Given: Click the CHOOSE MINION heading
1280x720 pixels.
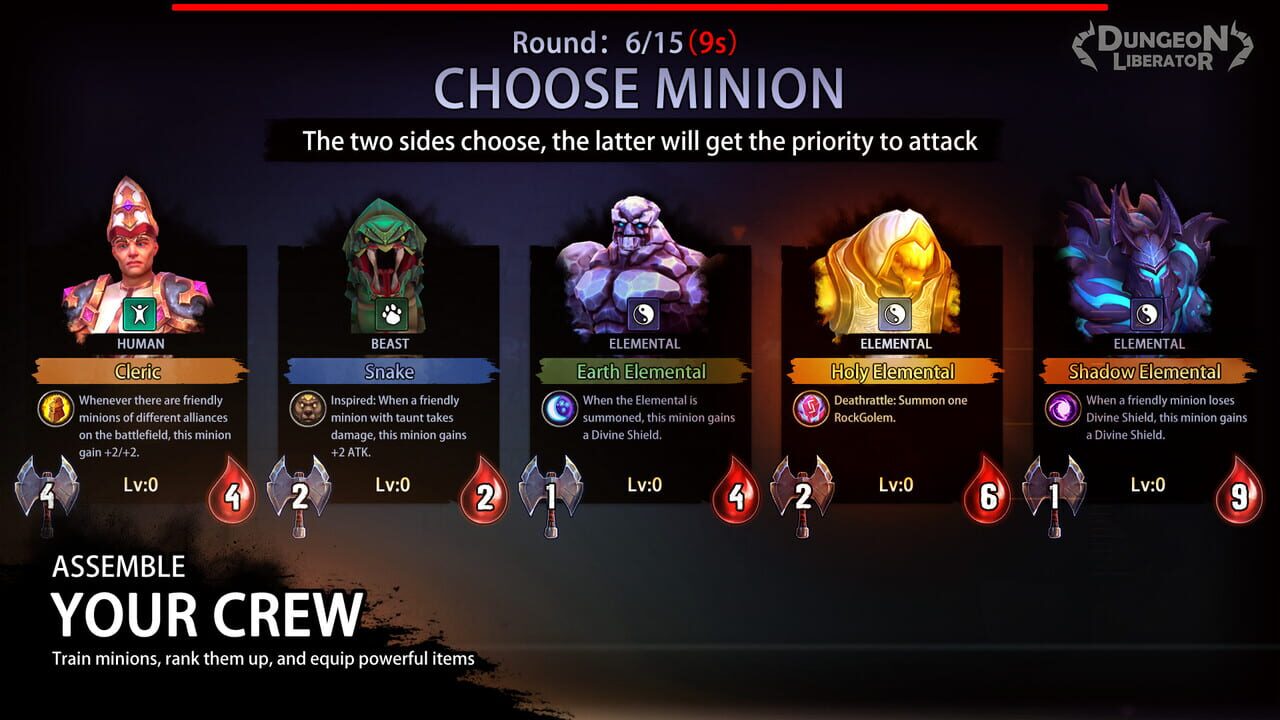Looking at the screenshot, I should [640, 88].
